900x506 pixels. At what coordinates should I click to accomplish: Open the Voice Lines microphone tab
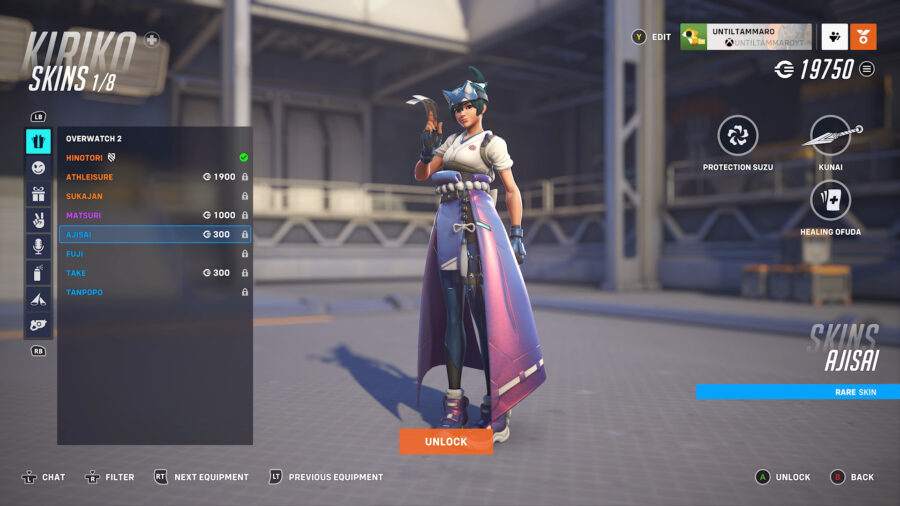click(x=38, y=246)
